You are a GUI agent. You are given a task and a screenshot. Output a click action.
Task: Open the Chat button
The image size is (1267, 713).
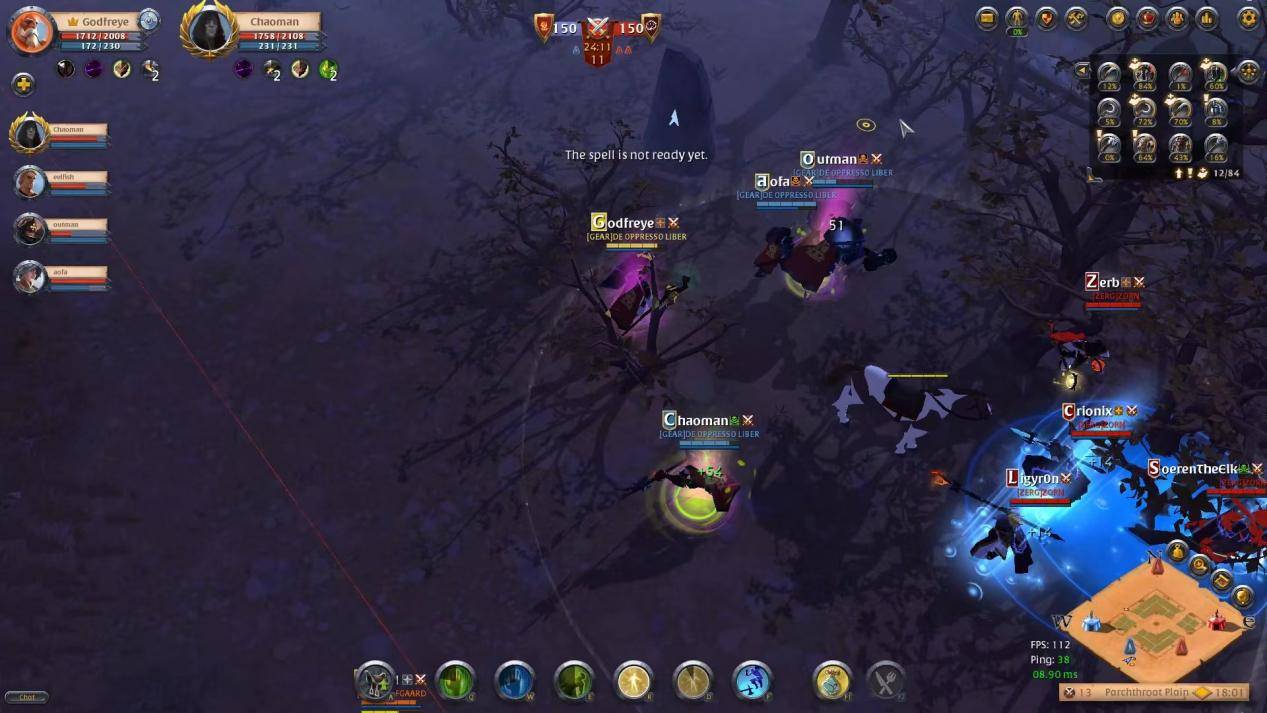[26, 697]
